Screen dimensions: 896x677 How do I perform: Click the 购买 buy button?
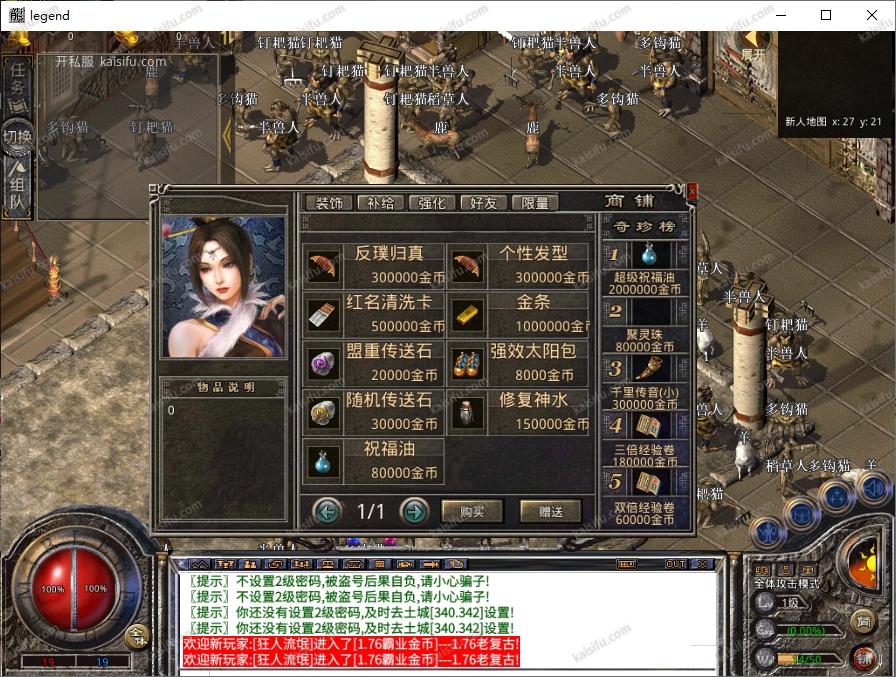(472, 512)
